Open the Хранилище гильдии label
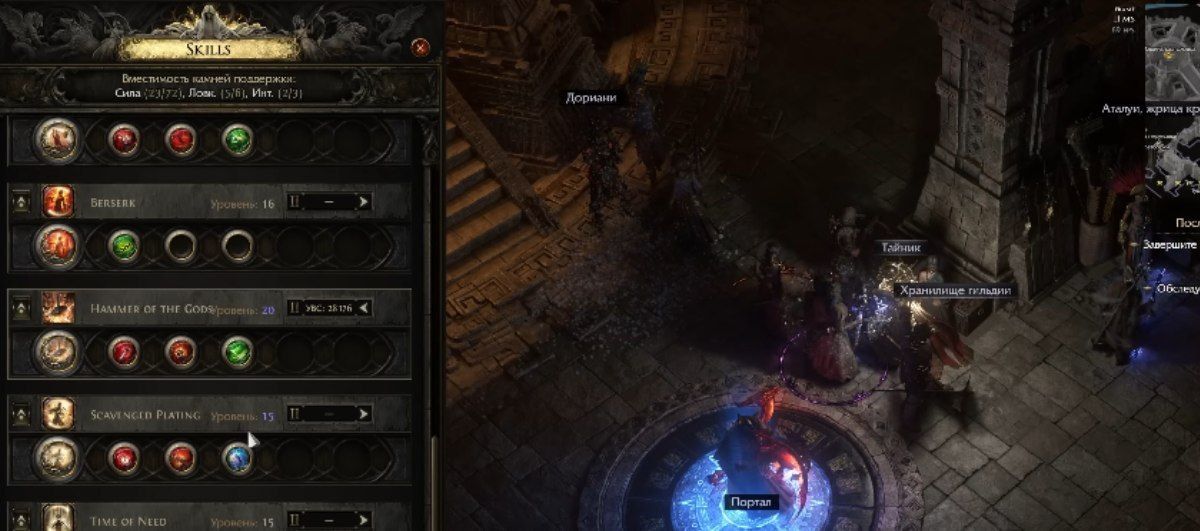This screenshot has height=531, width=1200. 955,290
